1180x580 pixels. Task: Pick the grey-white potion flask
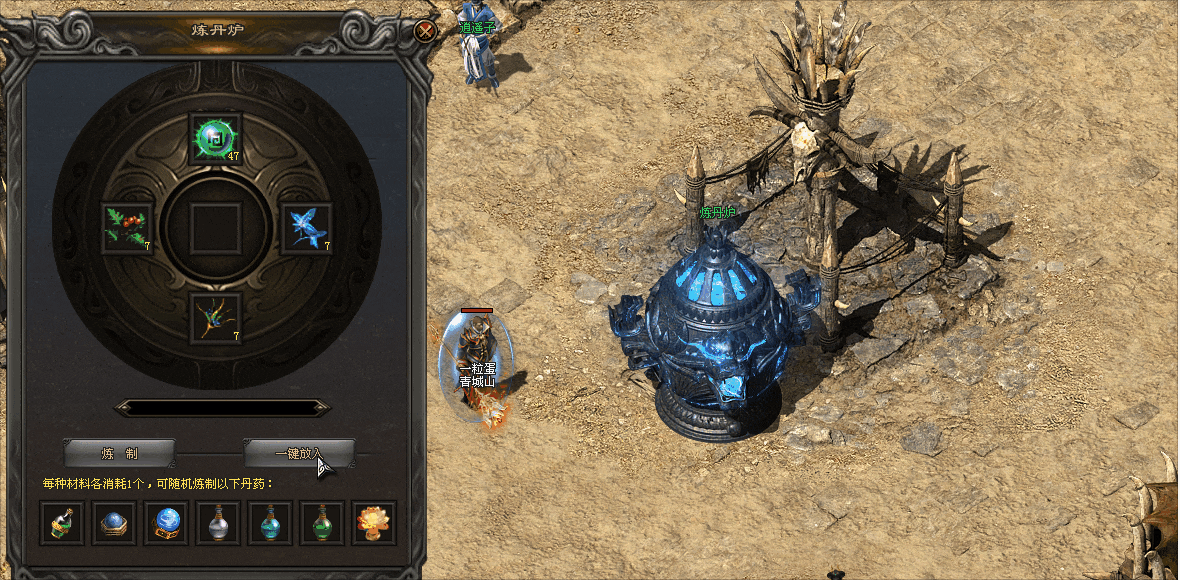click(x=218, y=522)
